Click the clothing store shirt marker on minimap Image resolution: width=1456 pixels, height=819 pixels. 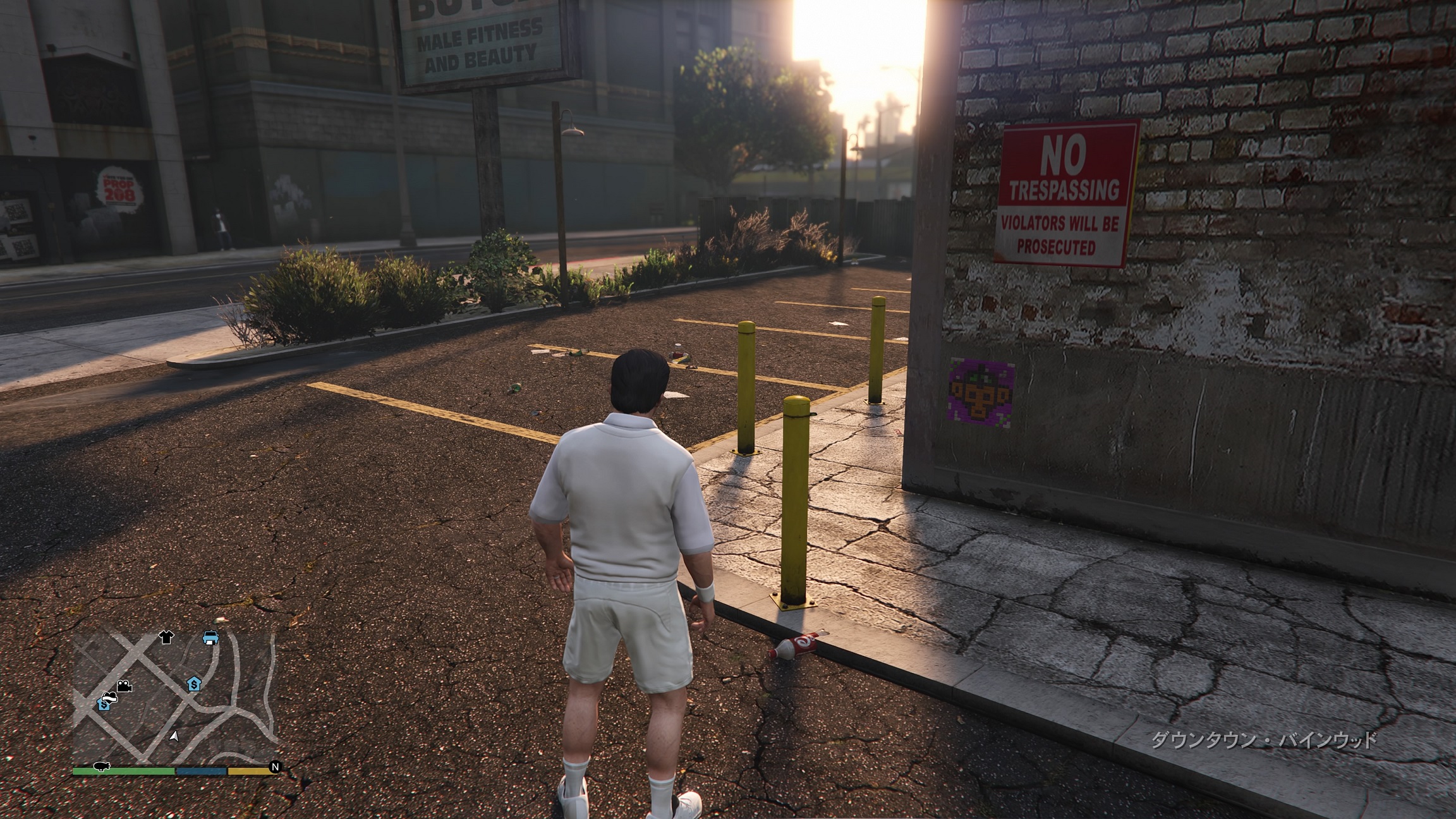coord(167,636)
